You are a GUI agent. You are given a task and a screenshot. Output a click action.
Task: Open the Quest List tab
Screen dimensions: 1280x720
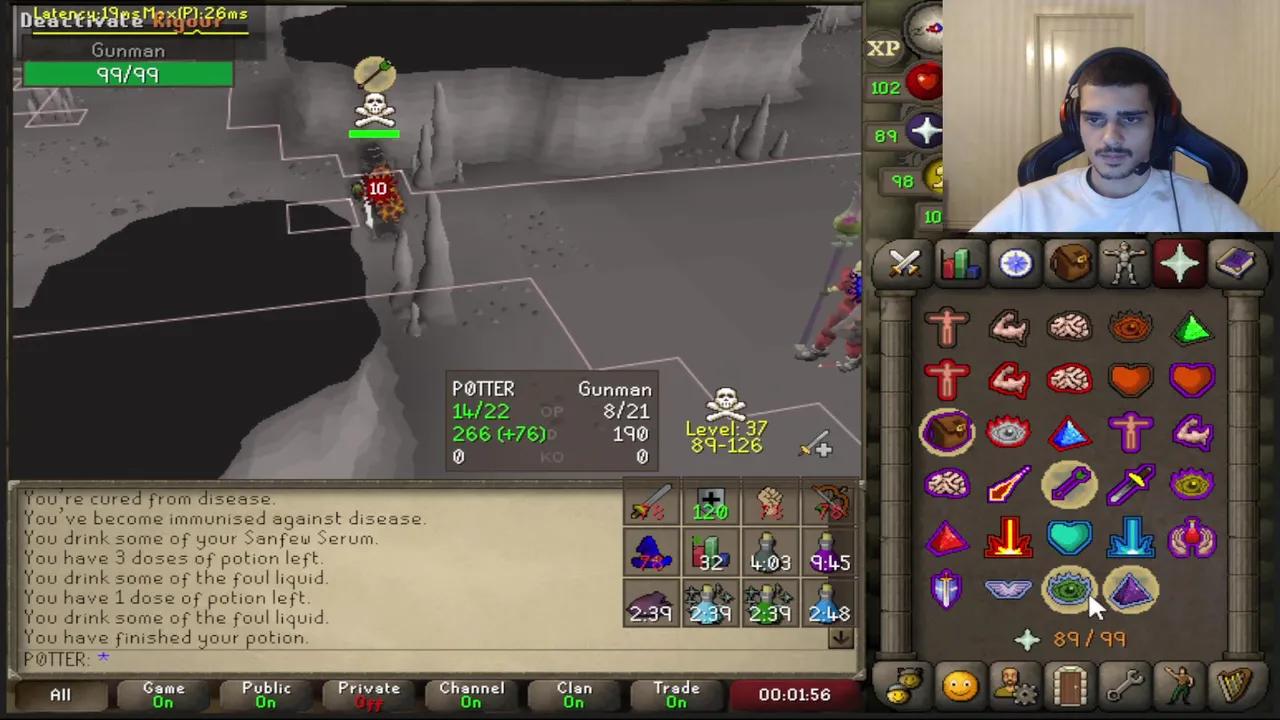click(1014, 263)
